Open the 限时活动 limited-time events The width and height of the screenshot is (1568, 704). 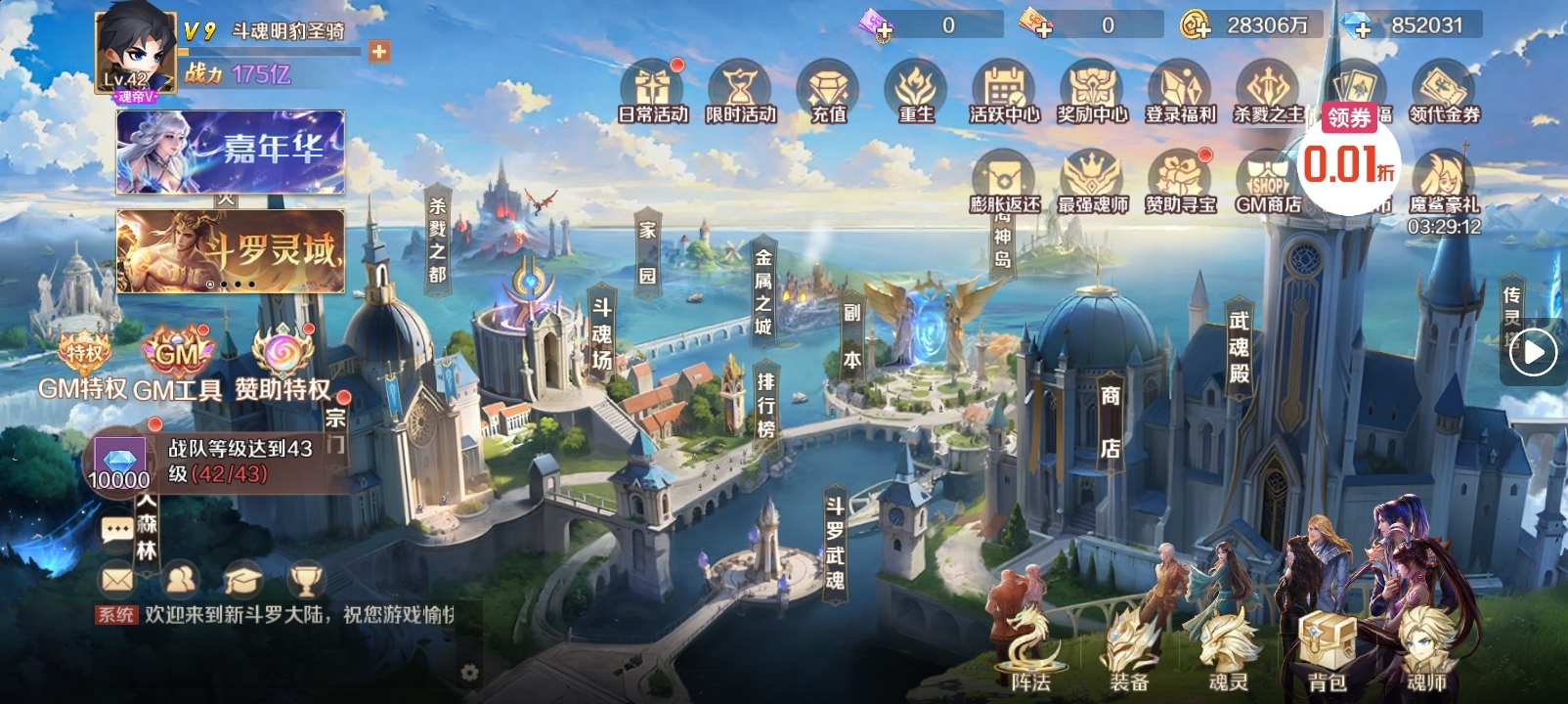740,90
